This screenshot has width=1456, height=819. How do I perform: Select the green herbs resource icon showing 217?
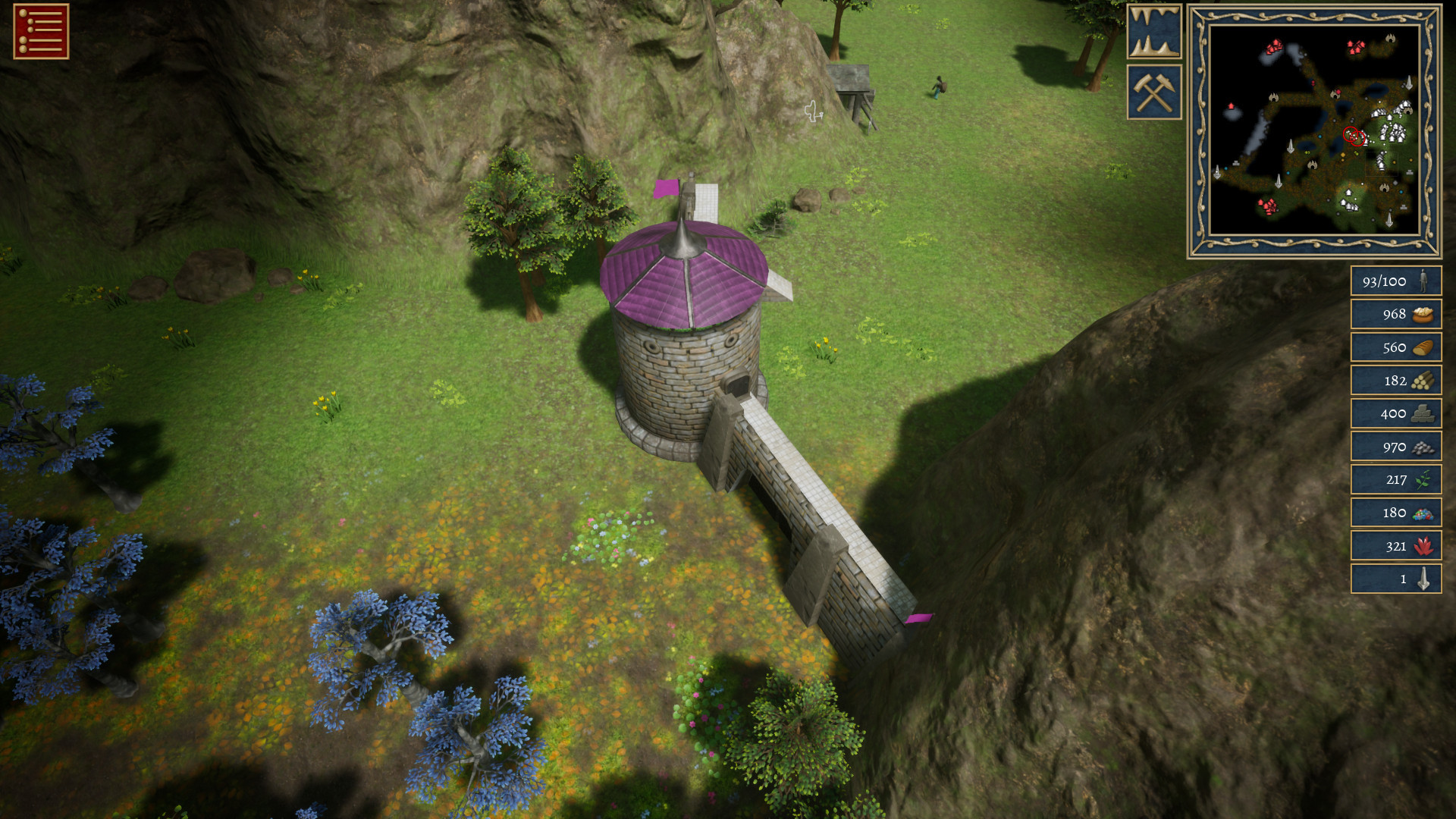tap(1395, 479)
